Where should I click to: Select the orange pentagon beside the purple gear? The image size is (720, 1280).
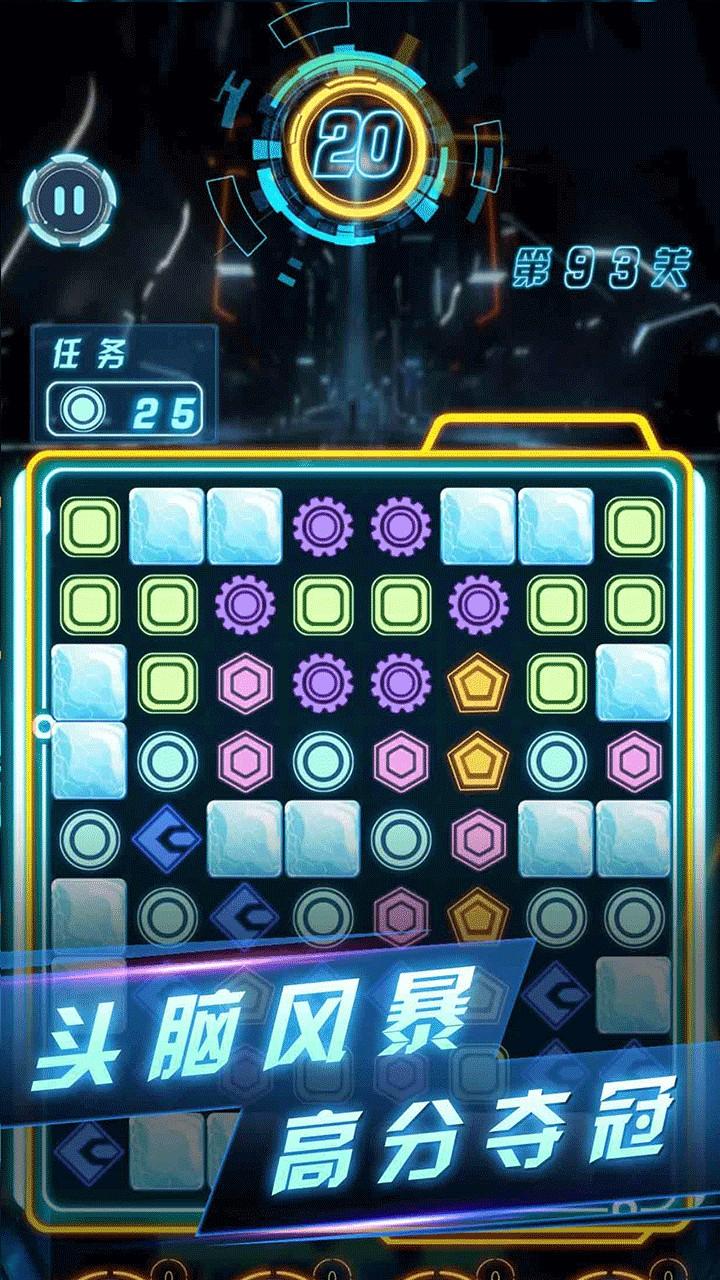[x=479, y=683]
